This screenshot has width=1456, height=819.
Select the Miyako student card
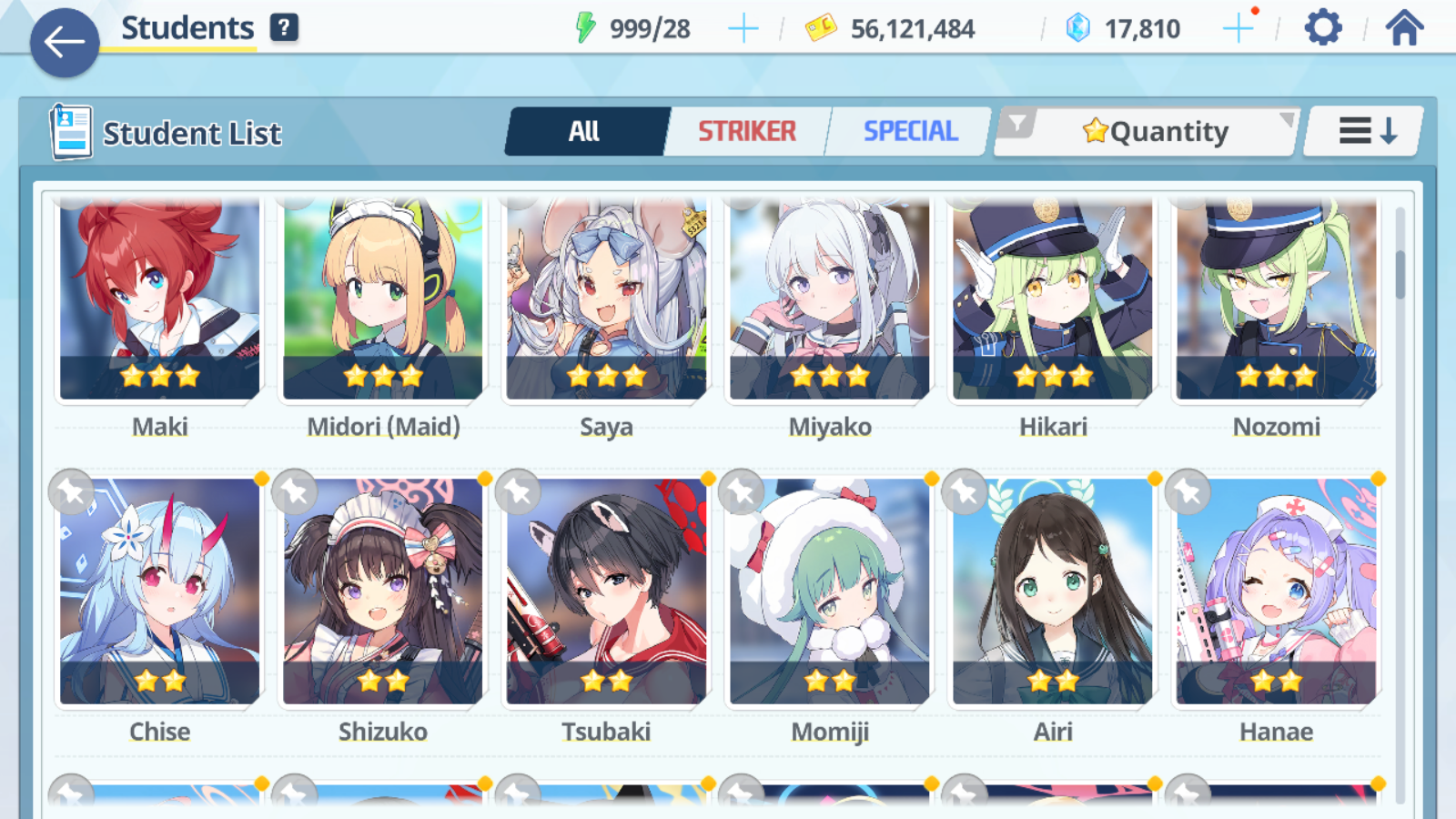[830, 300]
